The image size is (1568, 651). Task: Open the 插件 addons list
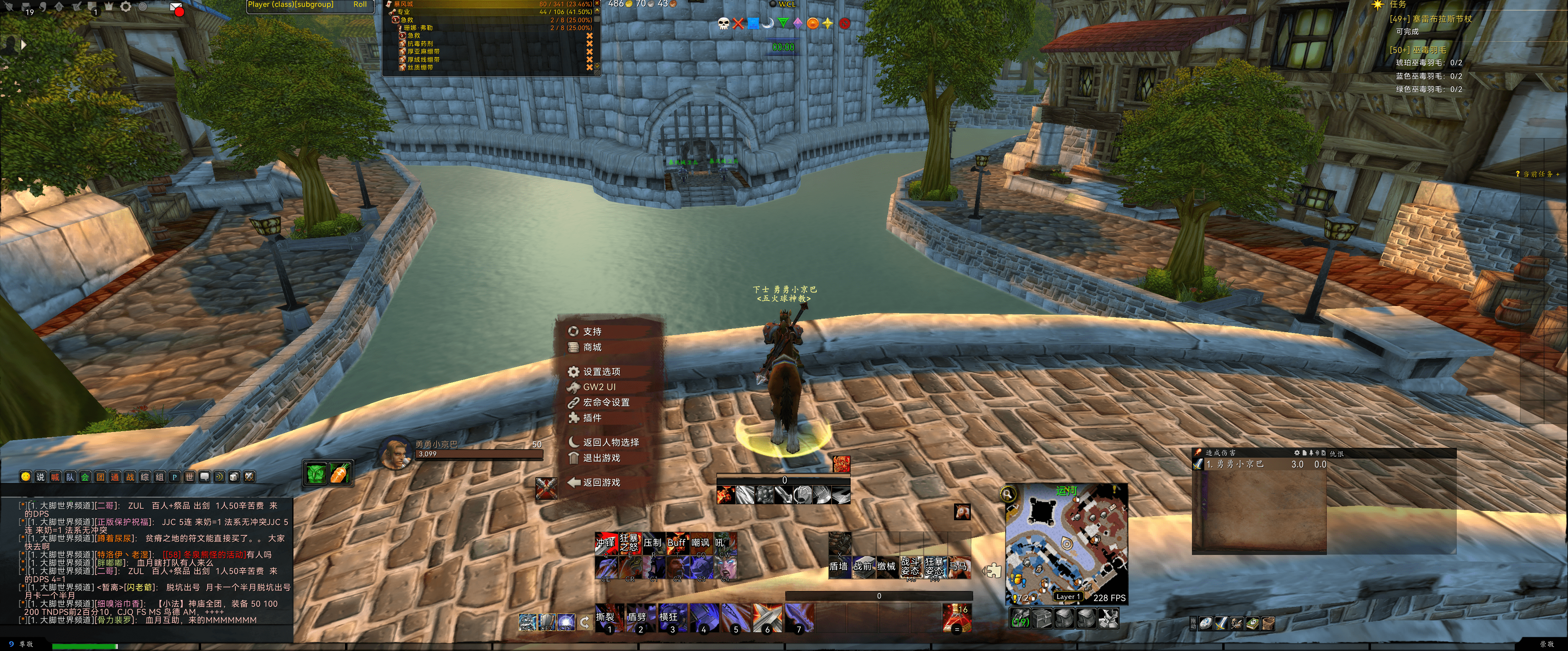click(x=591, y=418)
